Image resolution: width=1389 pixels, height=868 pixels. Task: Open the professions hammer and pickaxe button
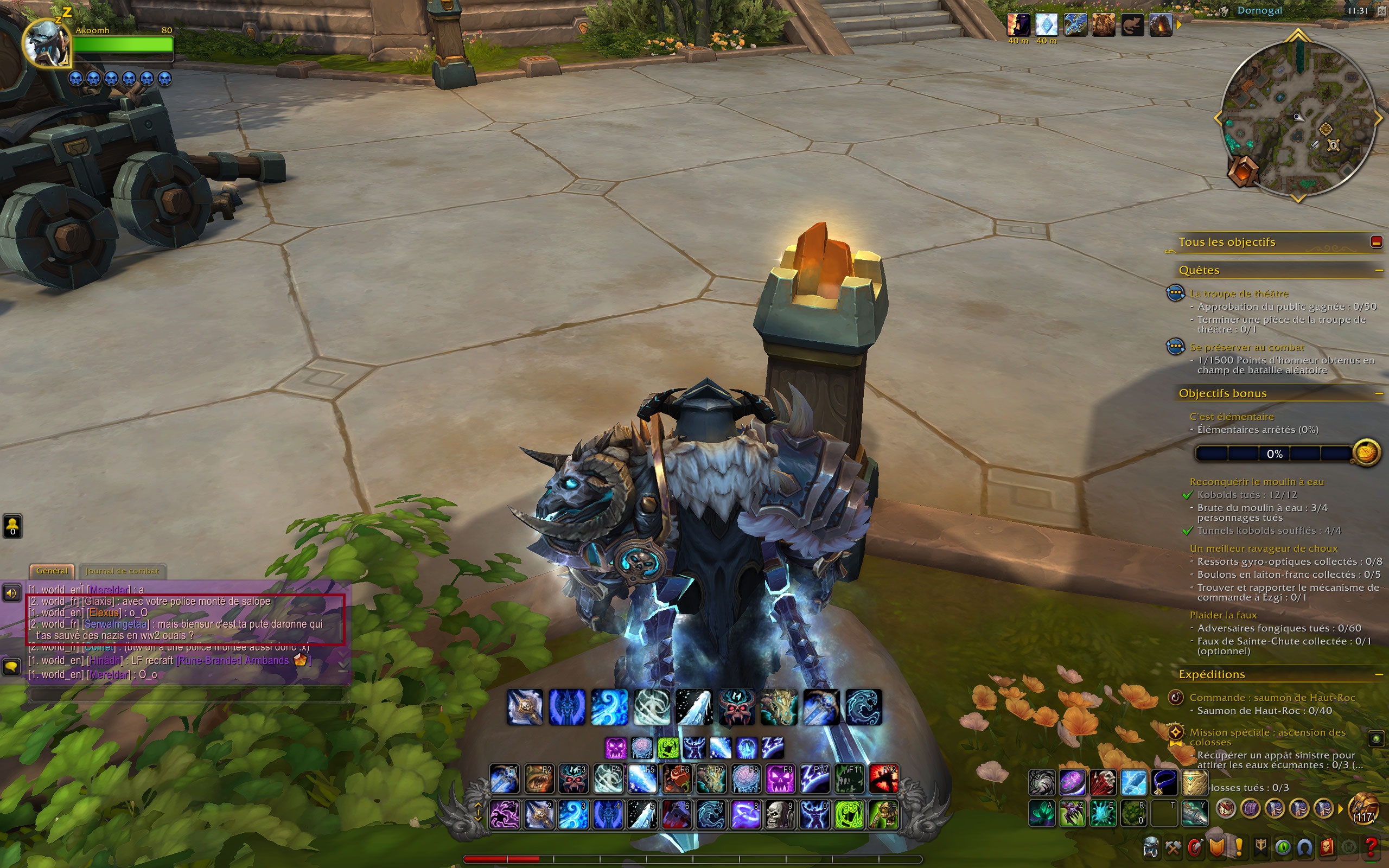coord(1173,848)
